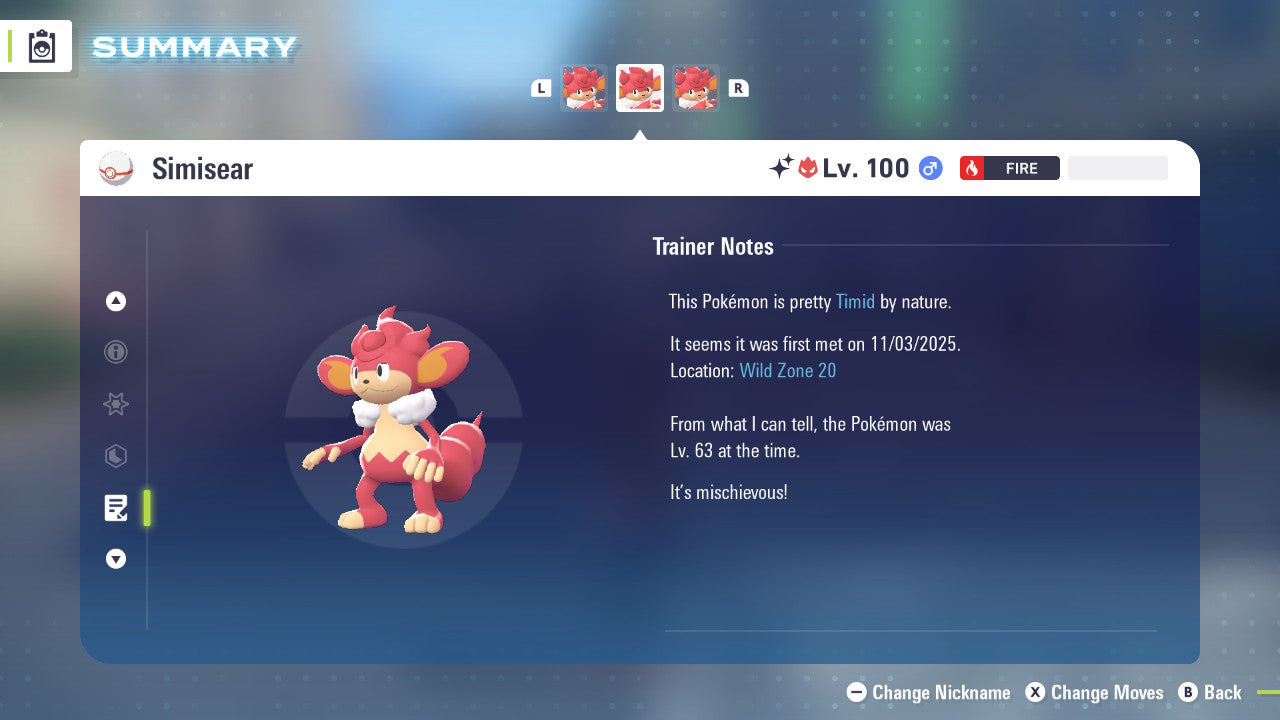Screen dimensions: 1280x720
Task: Toggle the FIRE type badge
Action: (x=1009, y=168)
